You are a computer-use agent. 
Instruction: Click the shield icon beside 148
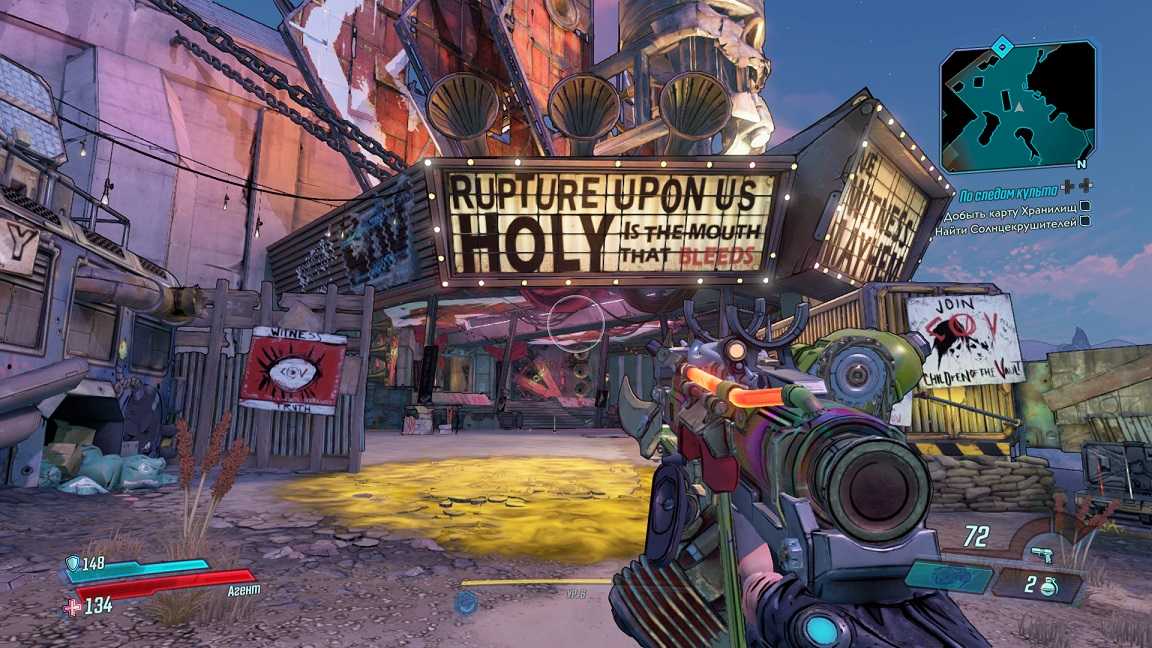click(72, 564)
